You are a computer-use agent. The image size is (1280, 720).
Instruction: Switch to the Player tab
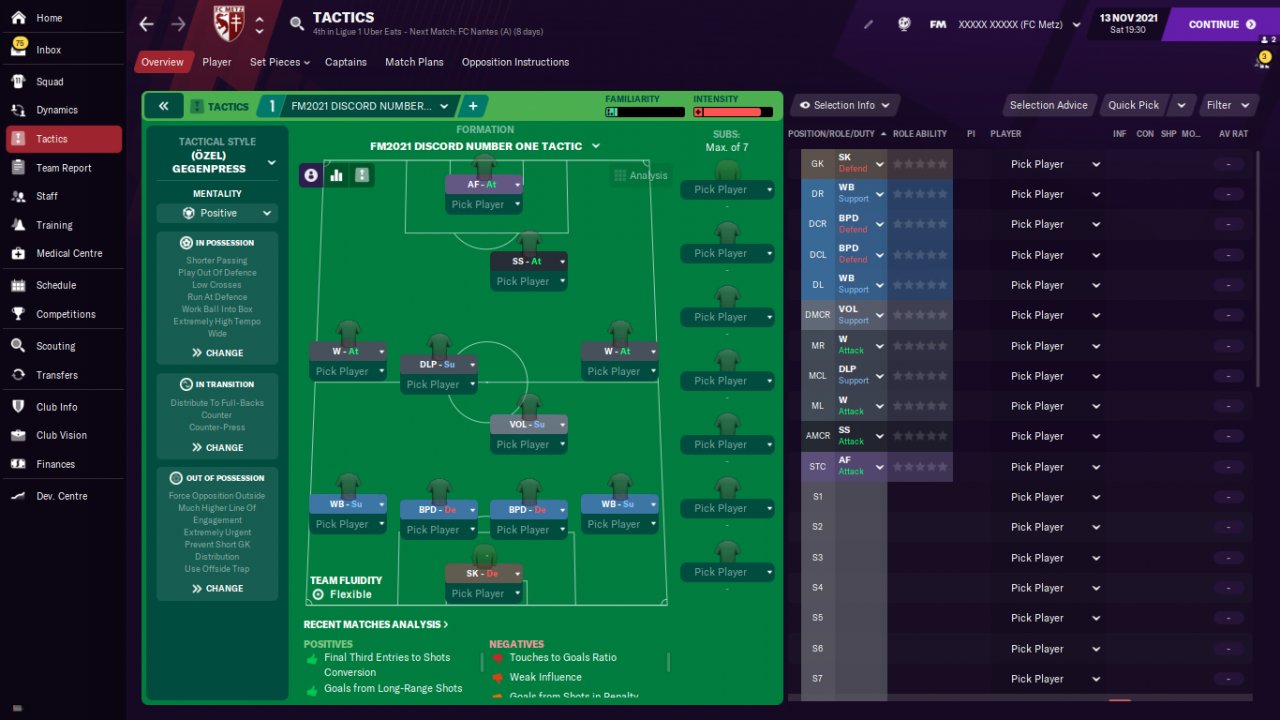click(x=216, y=62)
